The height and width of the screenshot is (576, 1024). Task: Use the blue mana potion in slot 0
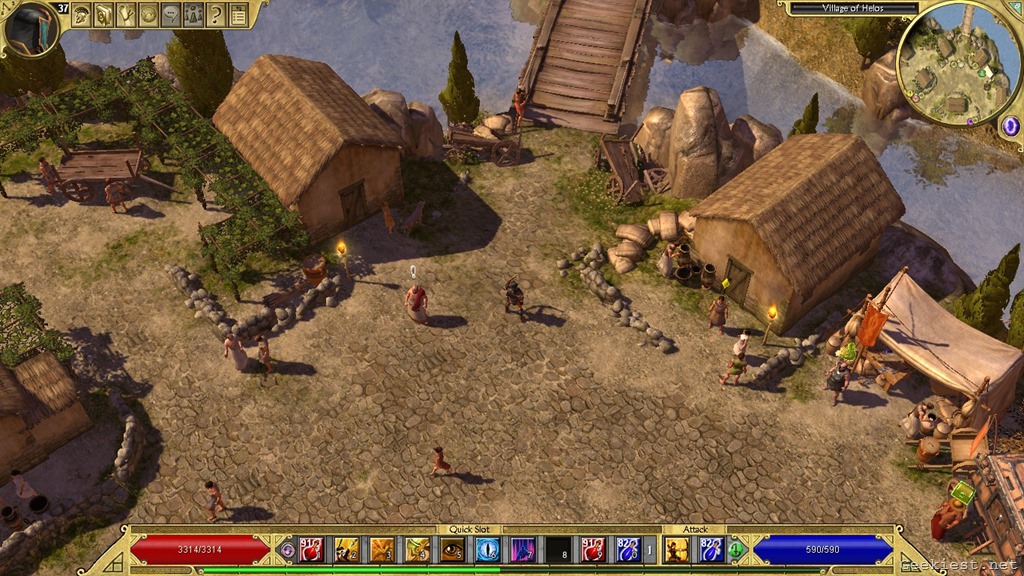coord(626,549)
